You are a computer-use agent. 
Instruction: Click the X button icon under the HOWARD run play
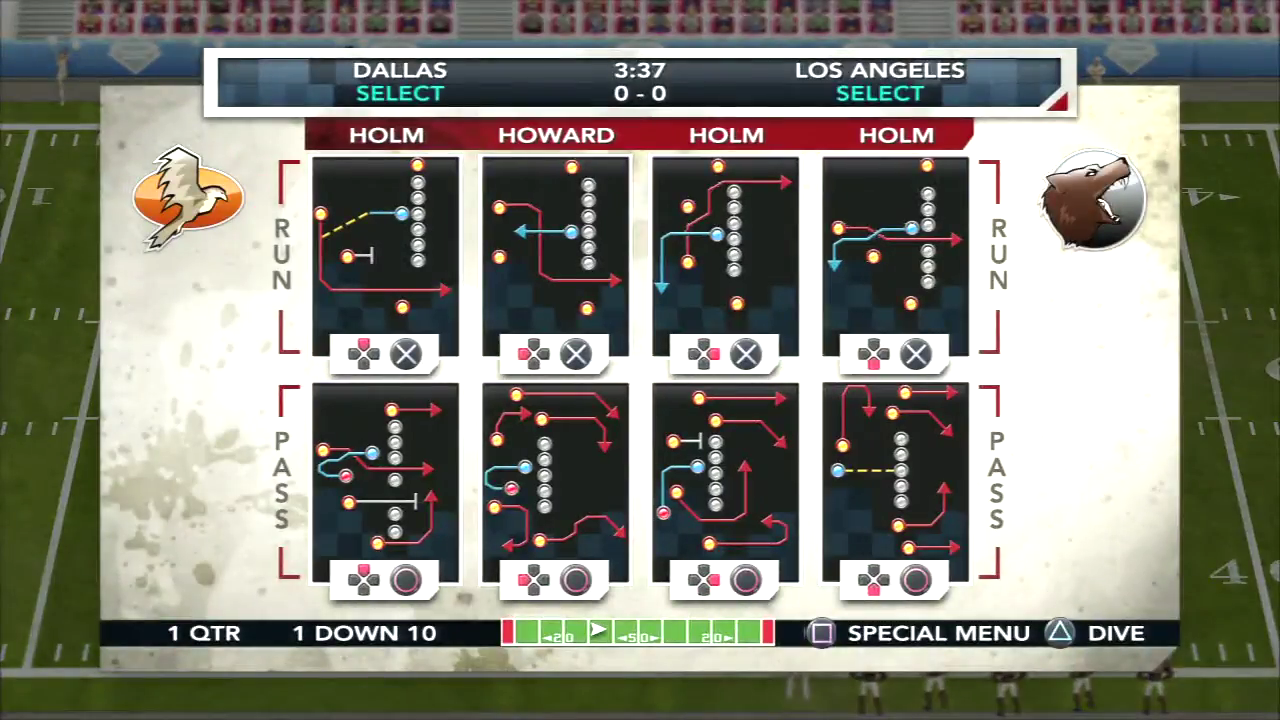pyautogui.click(x=575, y=354)
